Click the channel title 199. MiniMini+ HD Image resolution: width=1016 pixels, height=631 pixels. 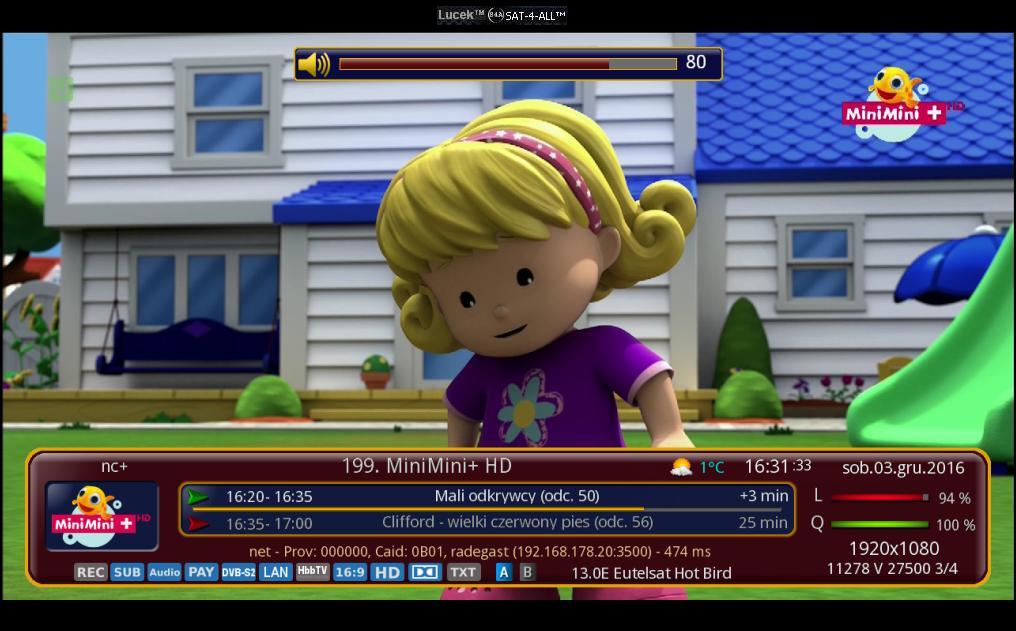click(x=427, y=465)
